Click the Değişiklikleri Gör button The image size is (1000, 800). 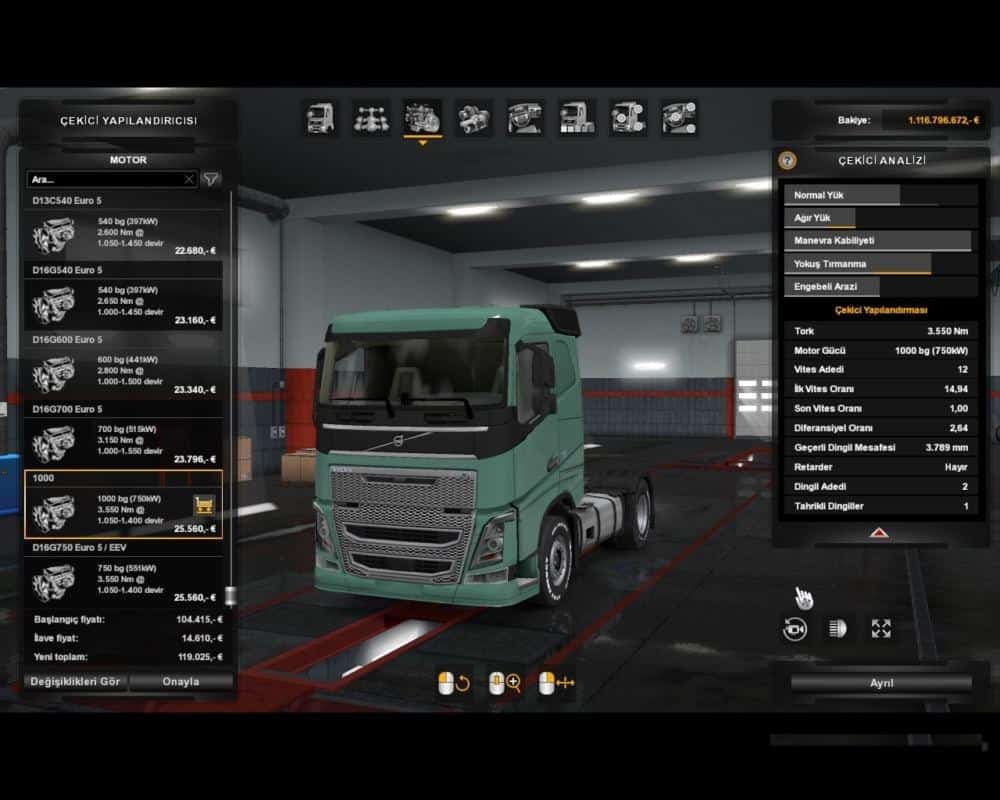[x=75, y=682]
